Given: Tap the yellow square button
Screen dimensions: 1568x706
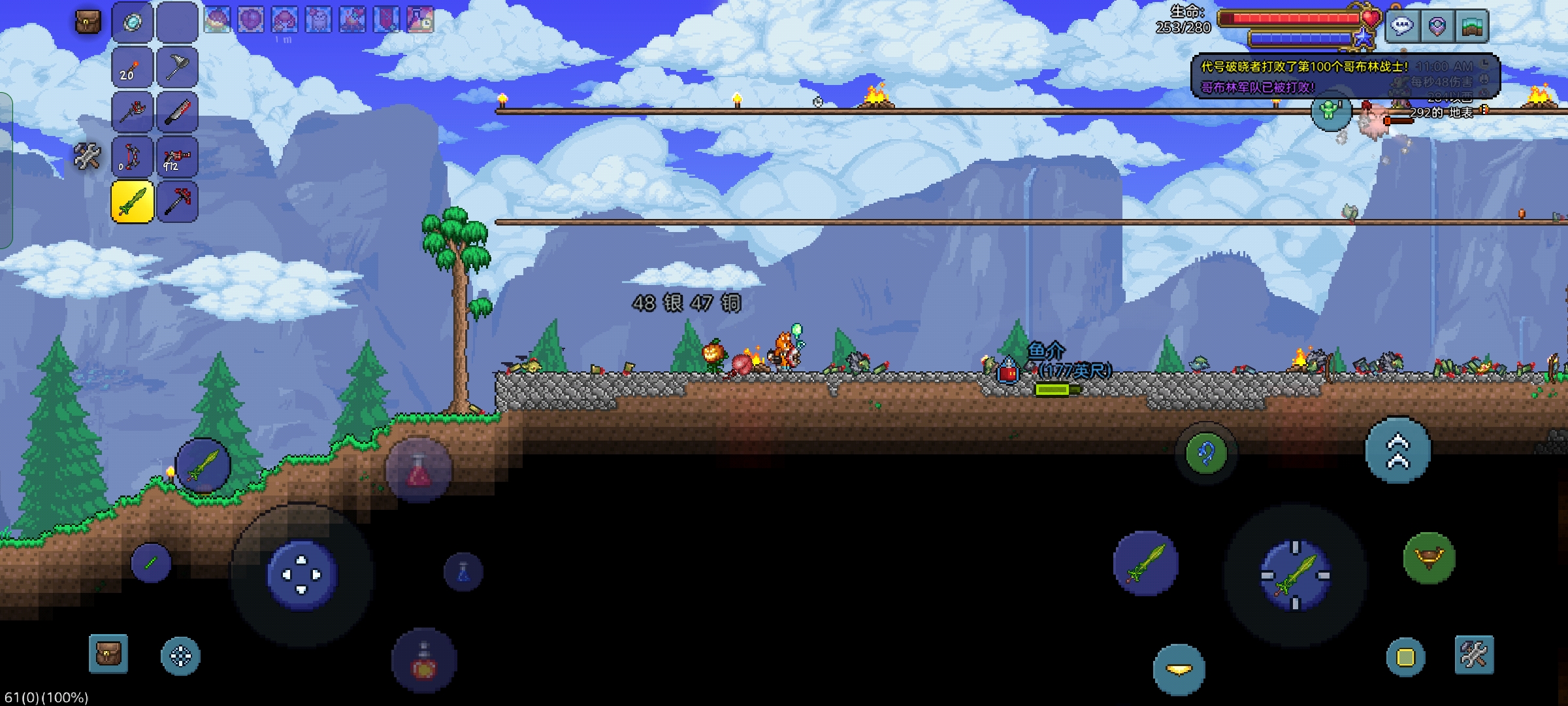Looking at the screenshot, I should 1405,657.
